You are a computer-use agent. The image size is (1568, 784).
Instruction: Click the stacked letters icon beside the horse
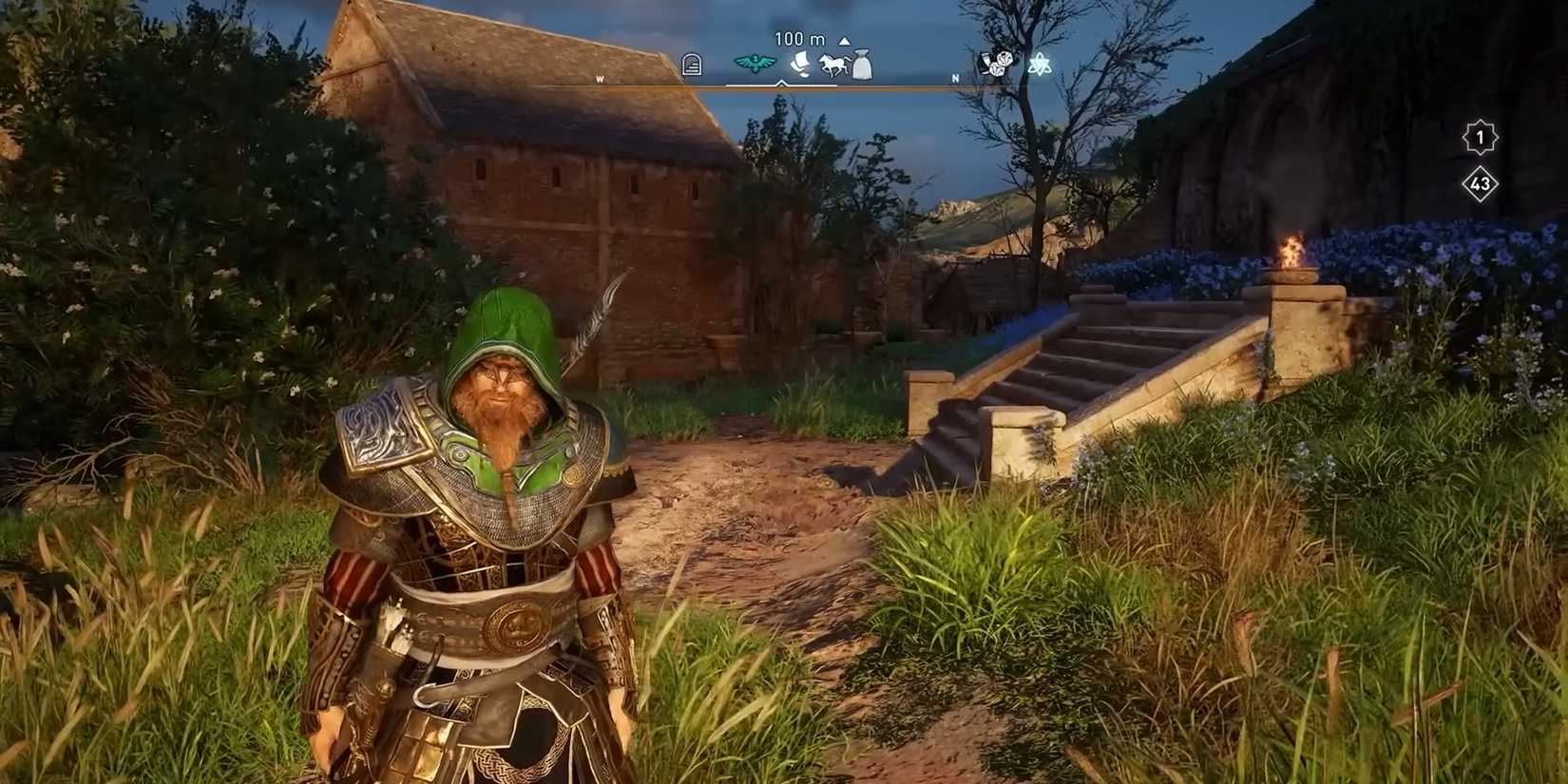click(798, 64)
